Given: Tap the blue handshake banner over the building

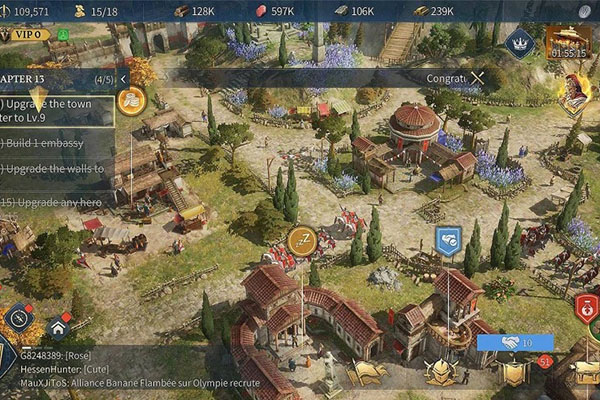Looking at the screenshot, I should (447, 239).
